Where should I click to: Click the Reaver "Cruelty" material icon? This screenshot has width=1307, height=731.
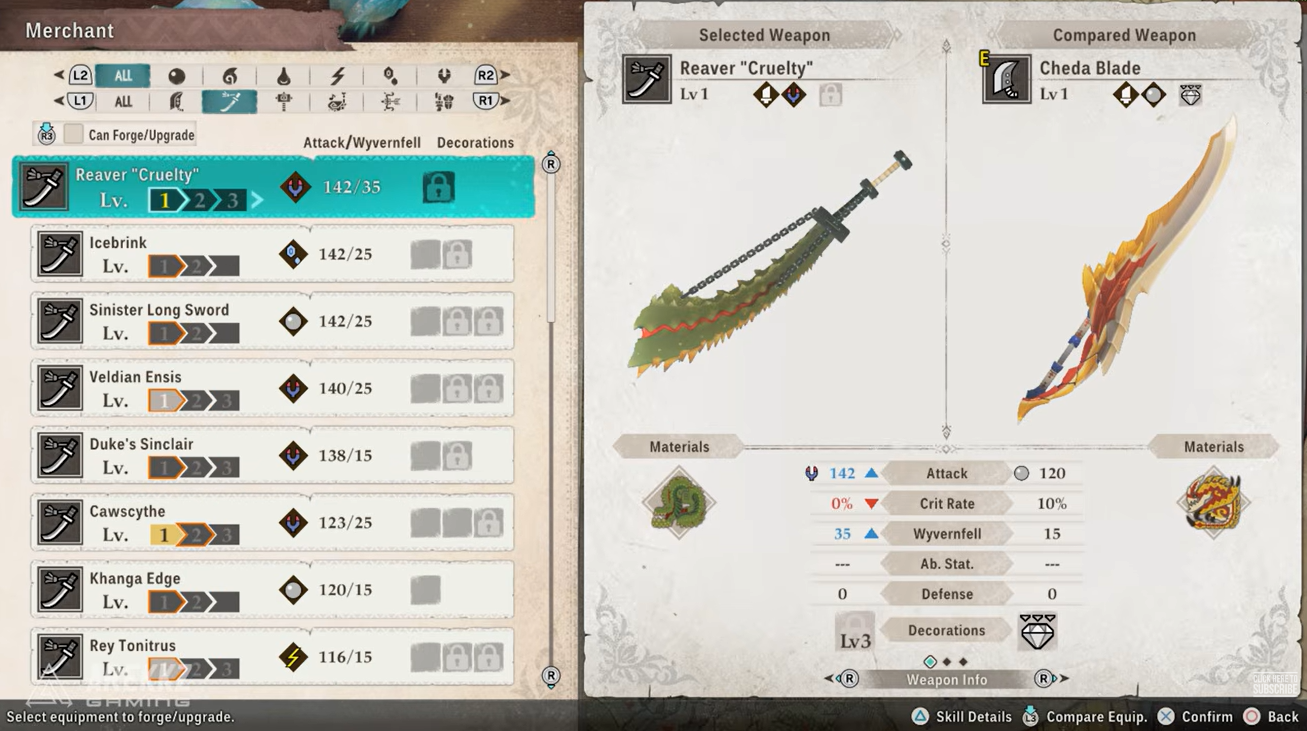[679, 503]
